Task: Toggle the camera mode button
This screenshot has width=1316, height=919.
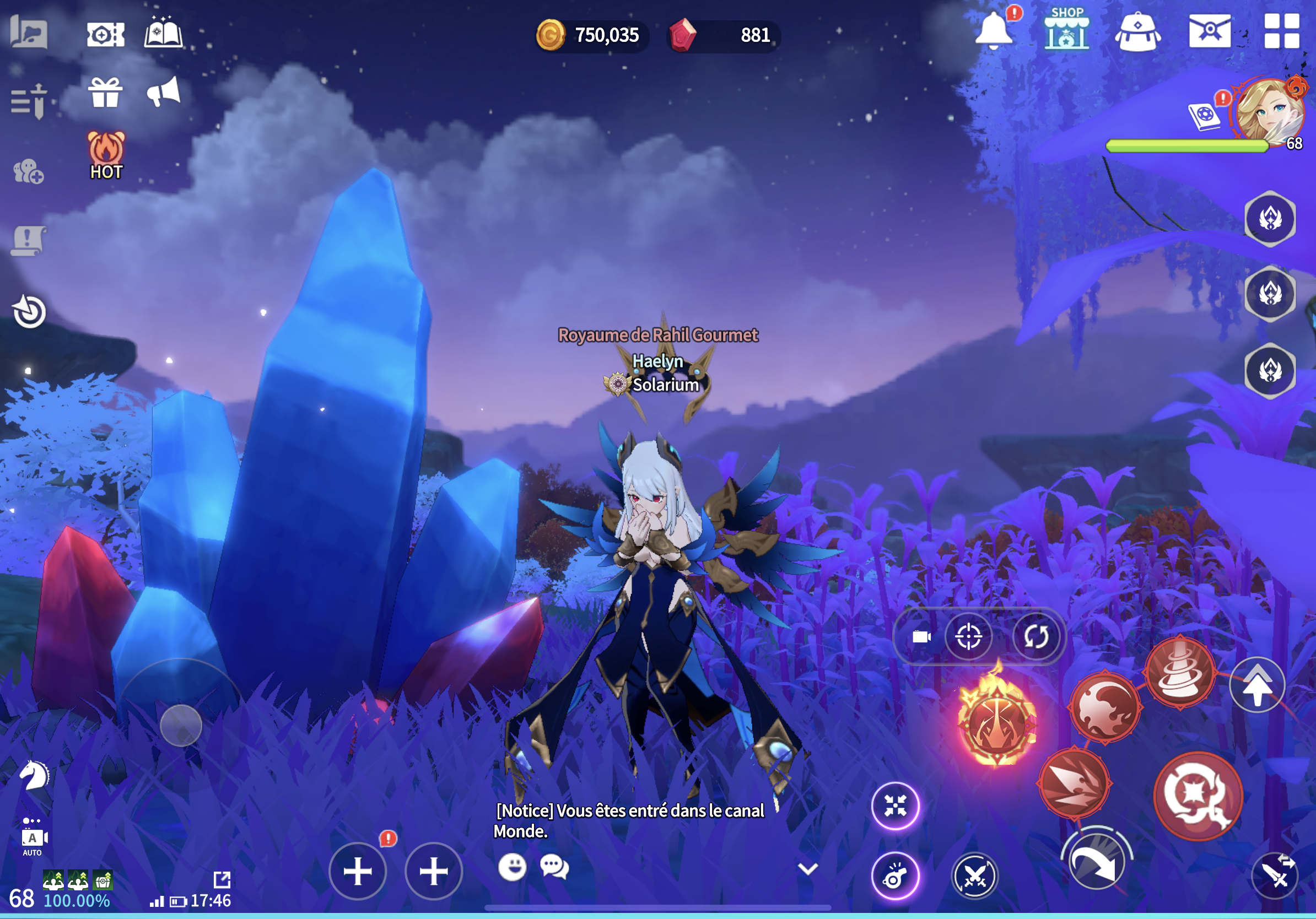Action: click(x=921, y=636)
